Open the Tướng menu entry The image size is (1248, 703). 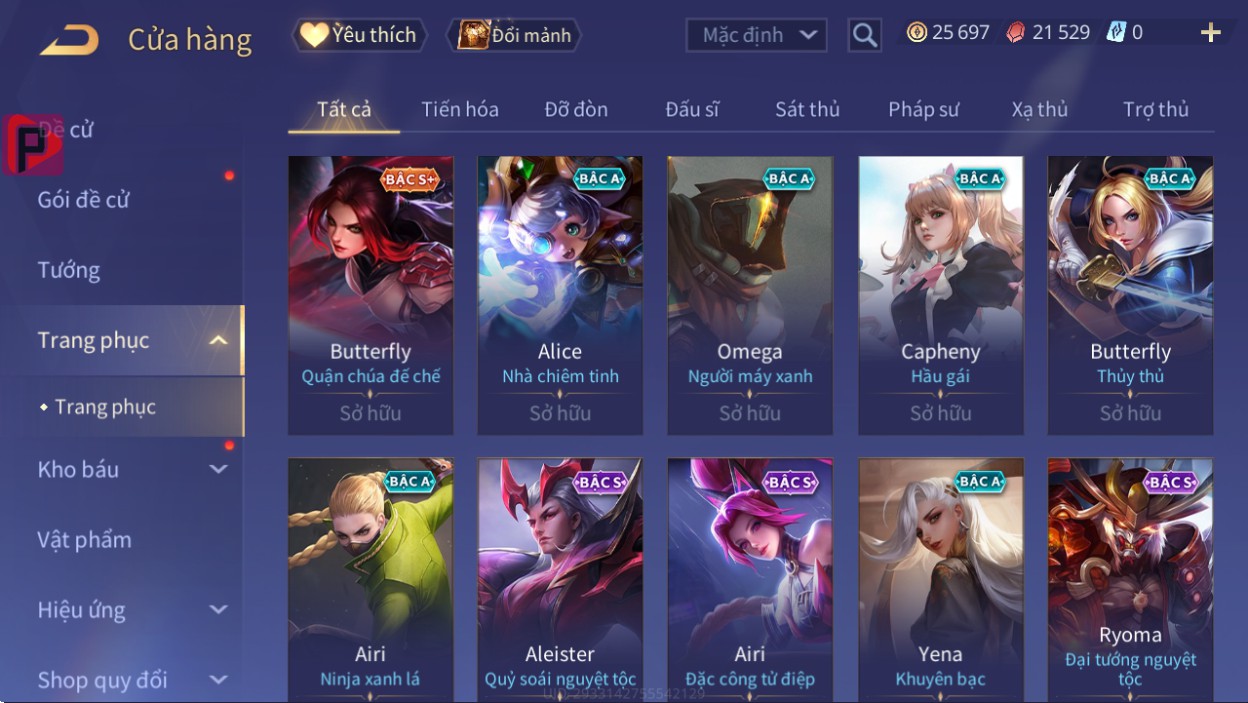point(69,270)
